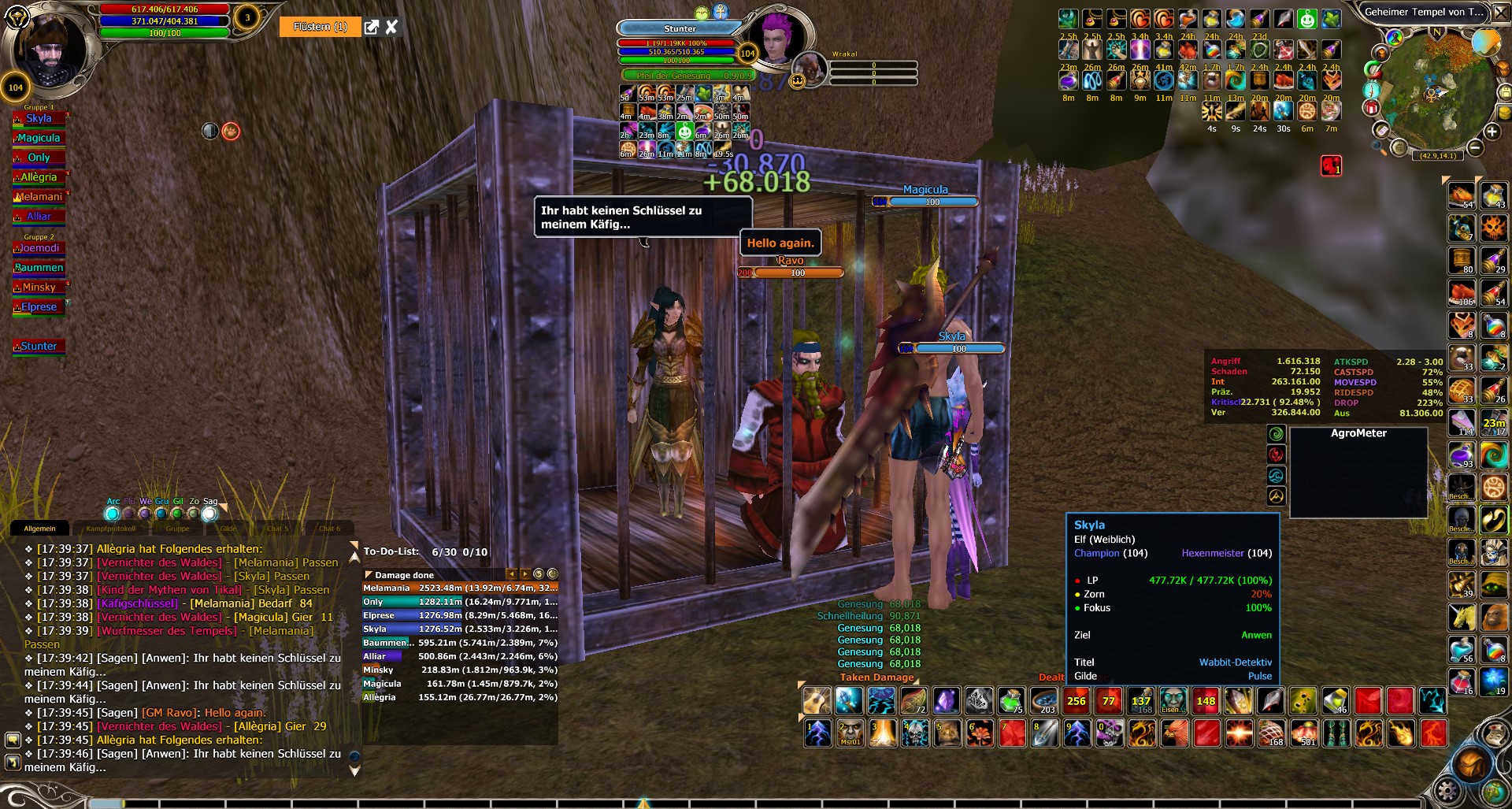Click the minimap zoom-in plus button
The height and width of the screenshot is (809, 1512).
1492,132
